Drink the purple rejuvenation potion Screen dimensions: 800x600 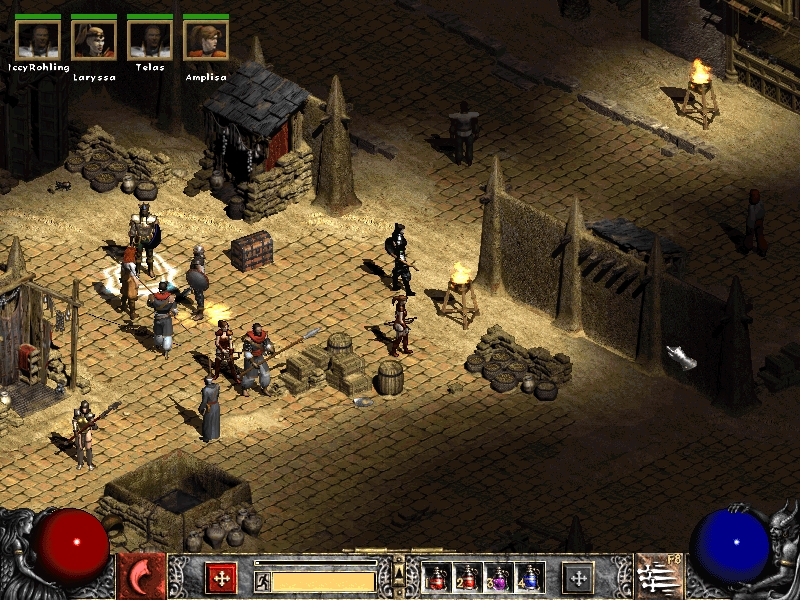coord(498,577)
